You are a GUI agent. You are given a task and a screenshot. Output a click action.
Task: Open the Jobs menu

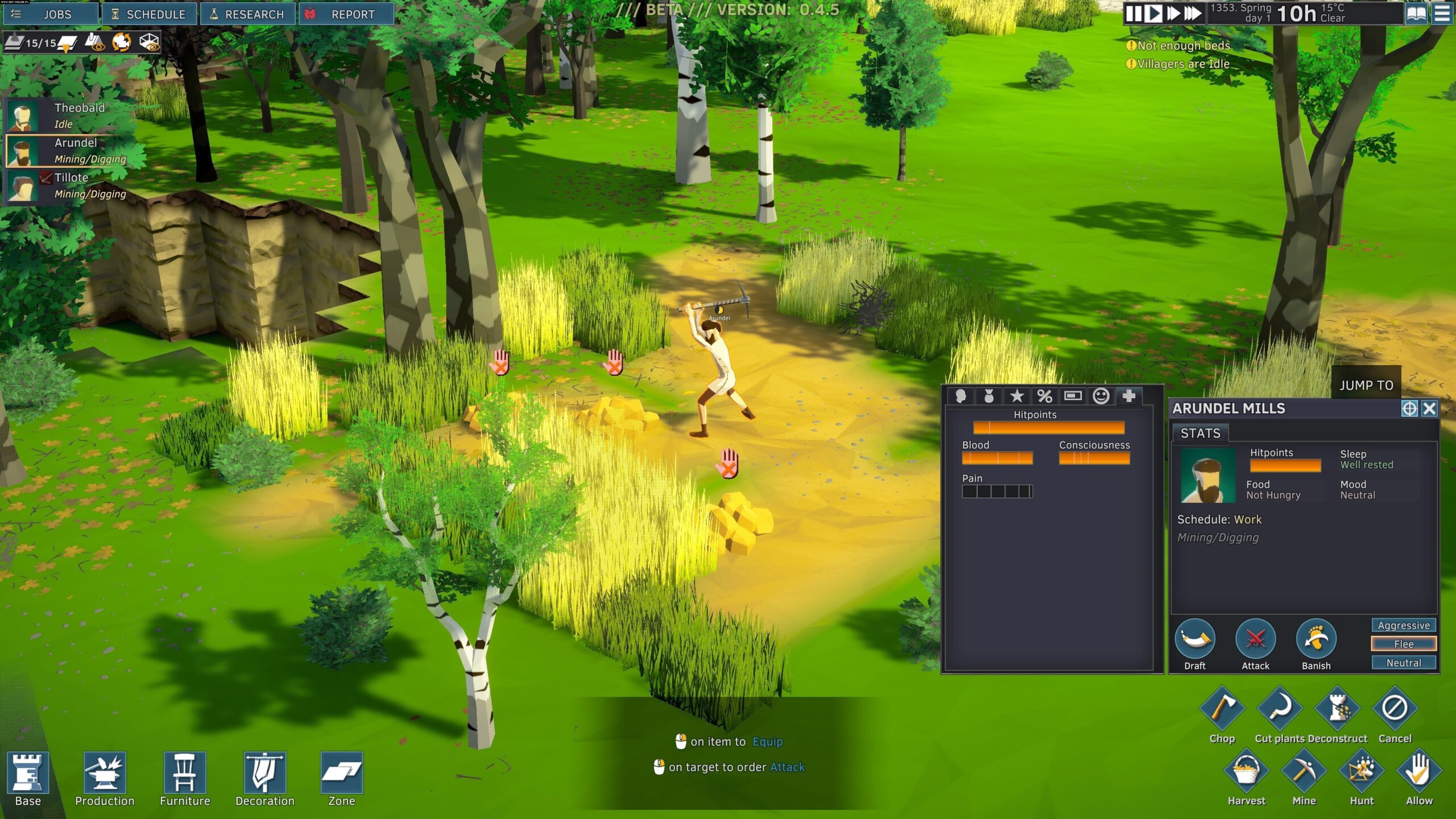click(x=50, y=14)
